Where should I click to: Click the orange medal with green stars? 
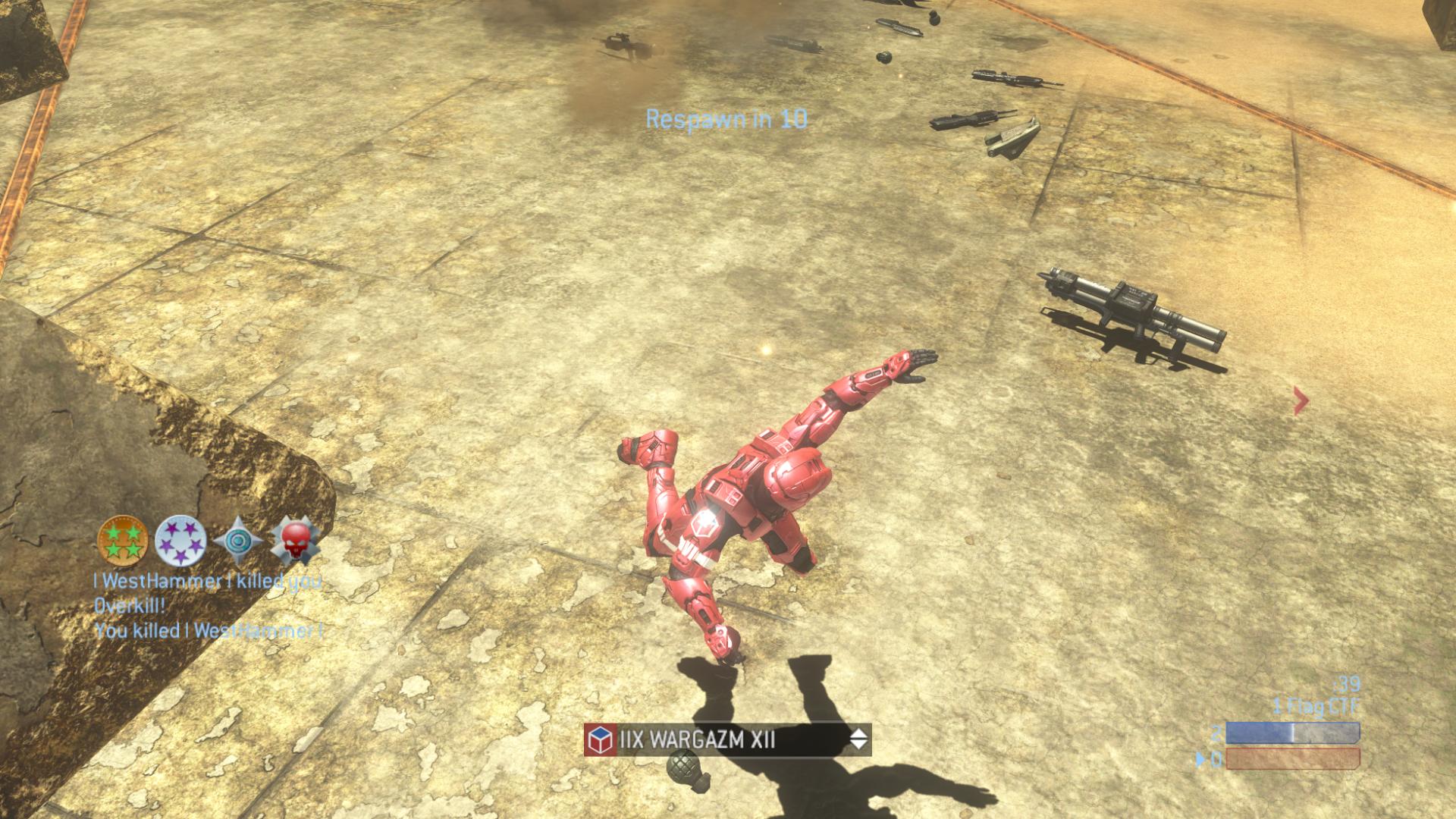(x=123, y=541)
